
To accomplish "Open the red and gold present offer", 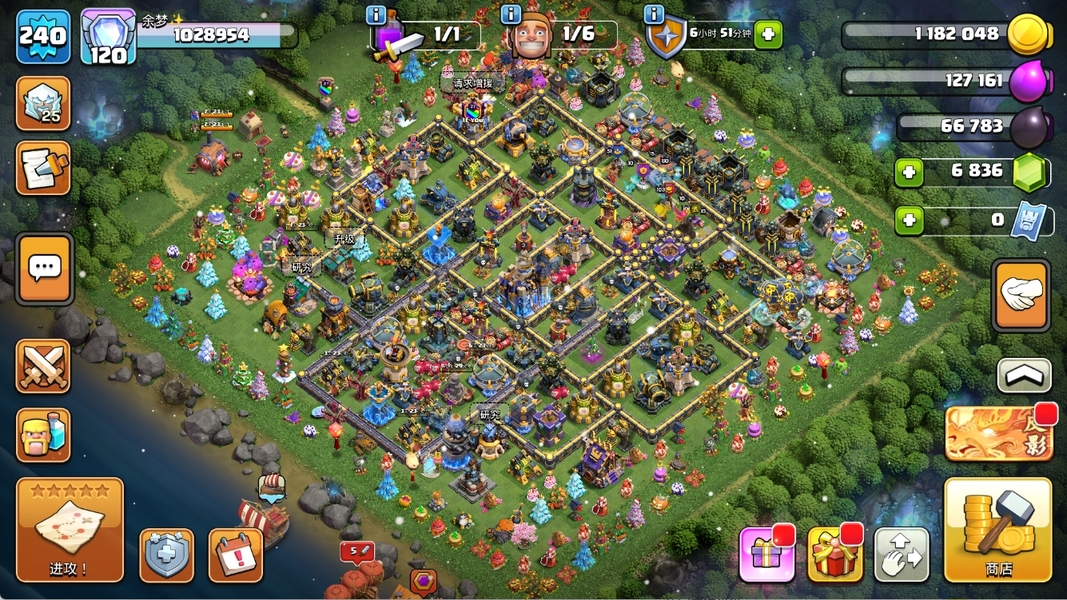I will [x=835, y=553].
